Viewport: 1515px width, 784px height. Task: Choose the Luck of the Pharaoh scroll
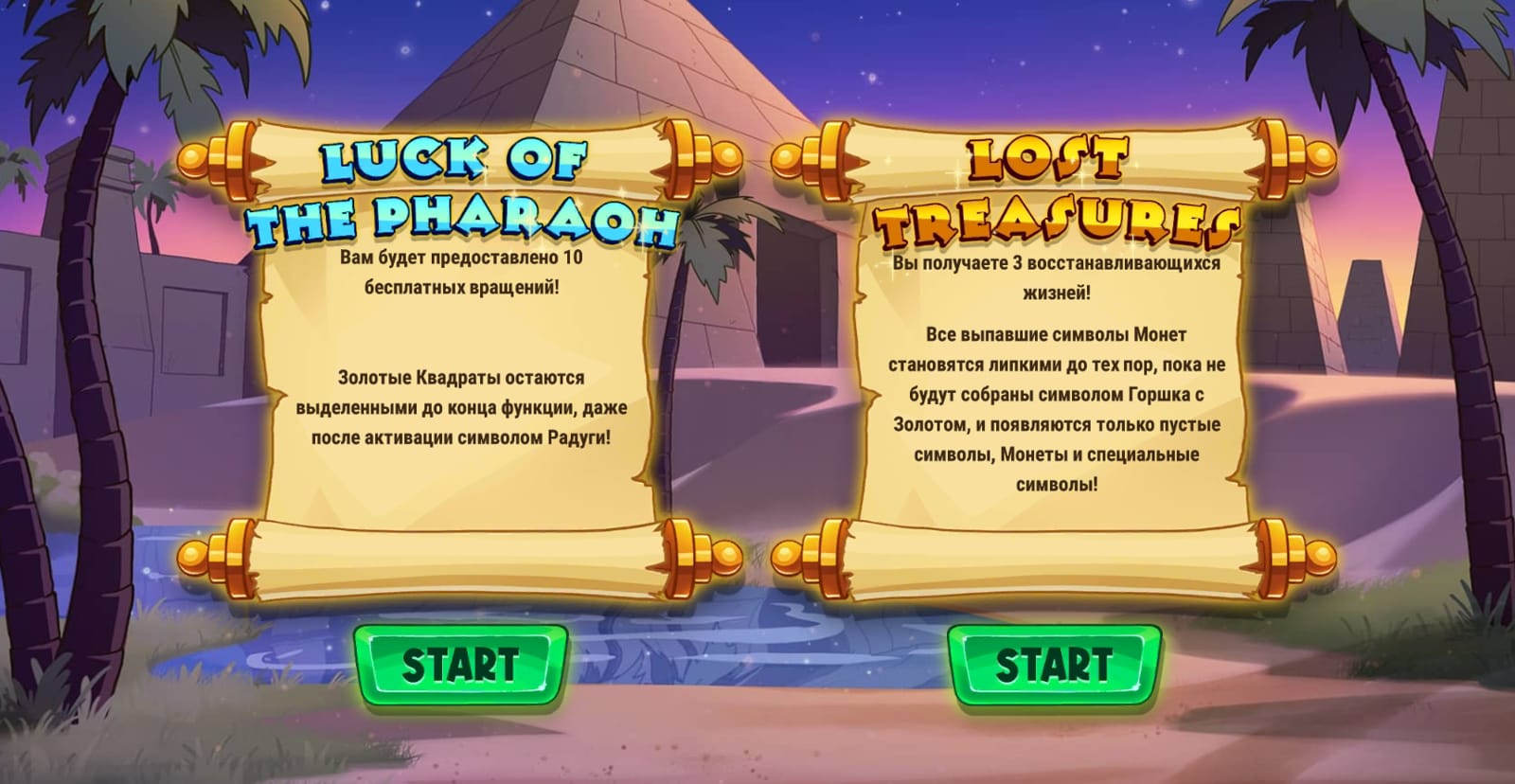point(460,360)
